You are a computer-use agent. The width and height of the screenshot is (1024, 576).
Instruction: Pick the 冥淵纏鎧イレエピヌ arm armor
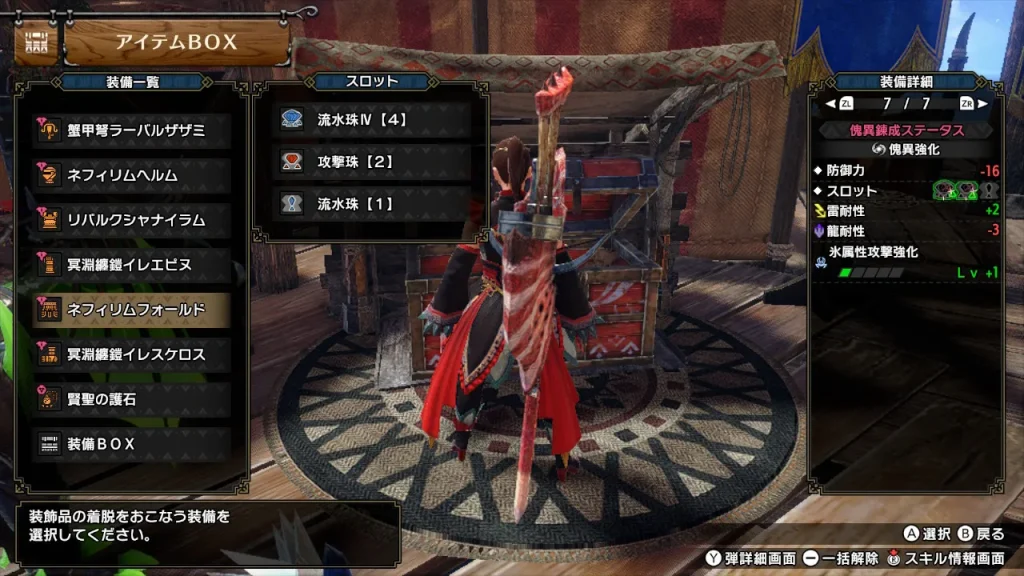[132, 265]
